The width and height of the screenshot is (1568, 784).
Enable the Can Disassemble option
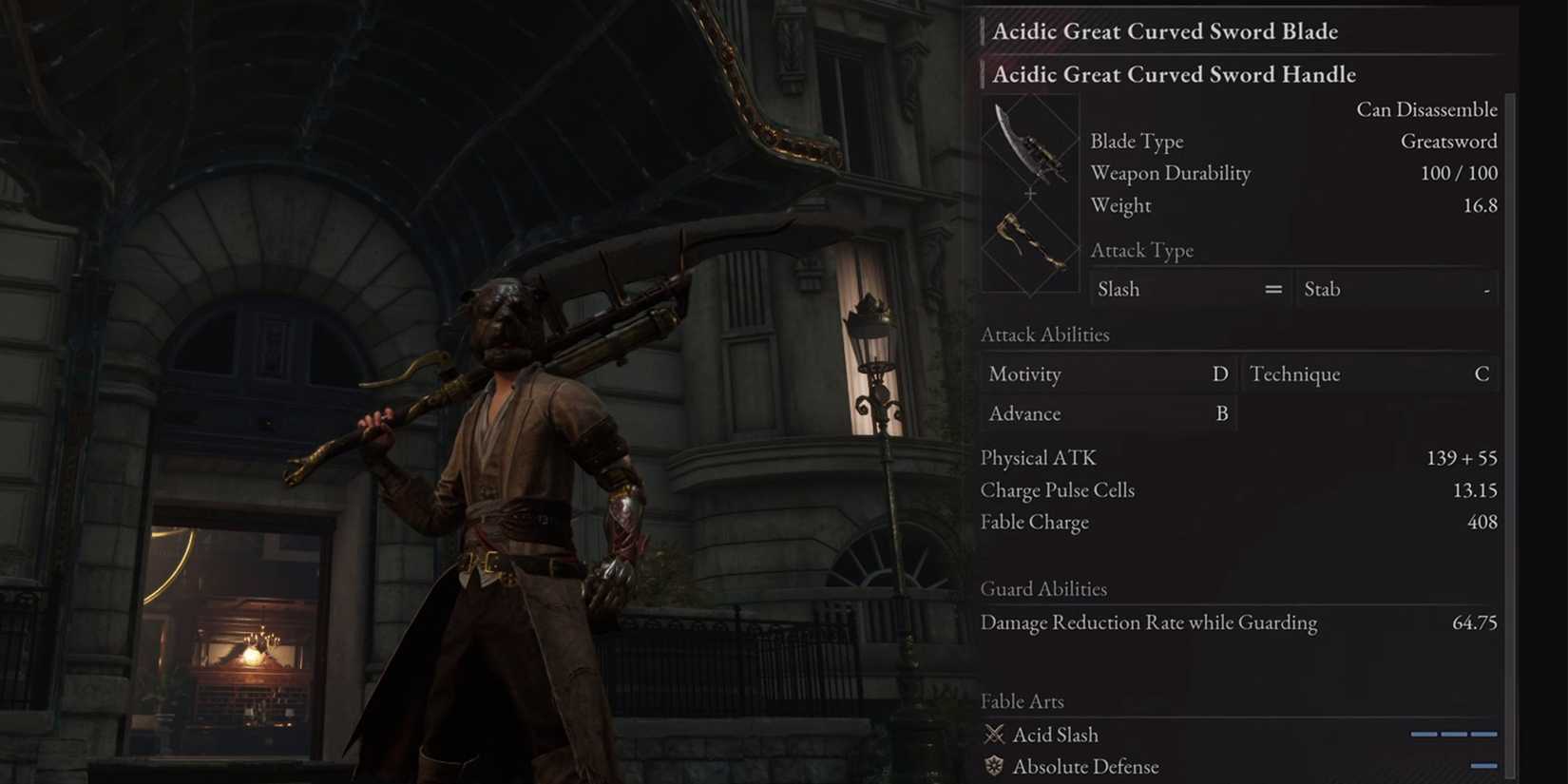coord(1426,109)
